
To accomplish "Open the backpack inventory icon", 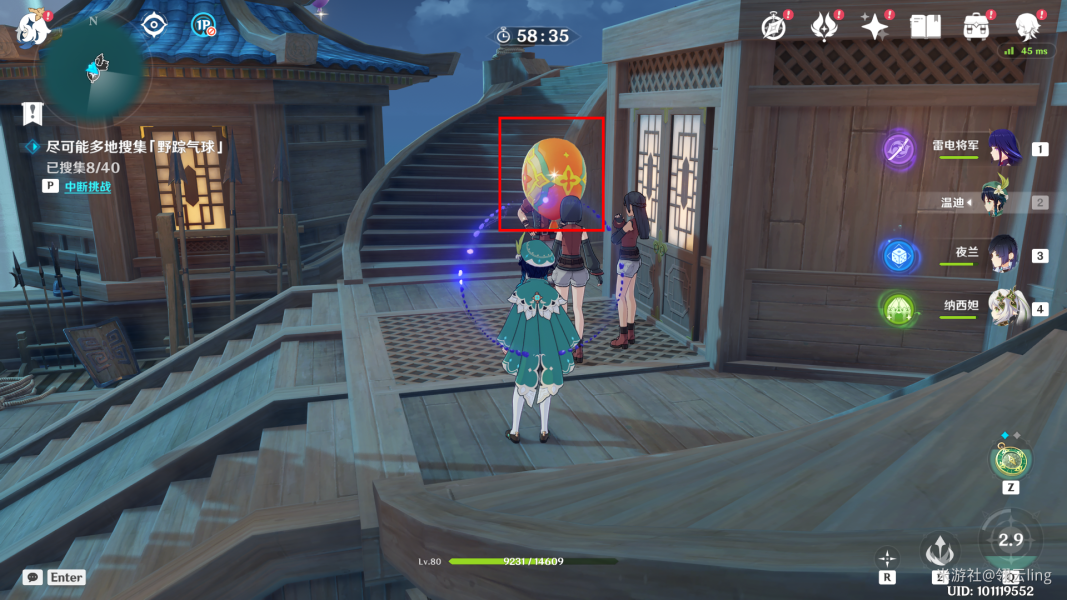I will 976,27.
